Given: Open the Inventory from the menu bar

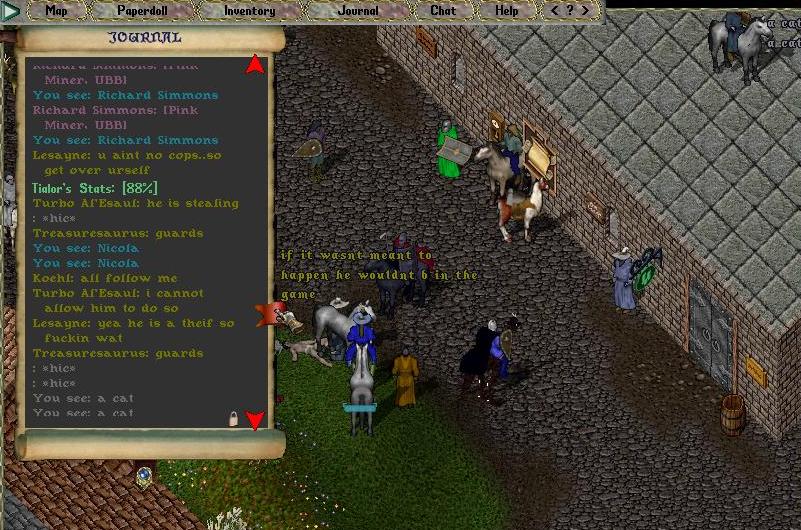Looking at the screenshot, I should coord(249,11).
